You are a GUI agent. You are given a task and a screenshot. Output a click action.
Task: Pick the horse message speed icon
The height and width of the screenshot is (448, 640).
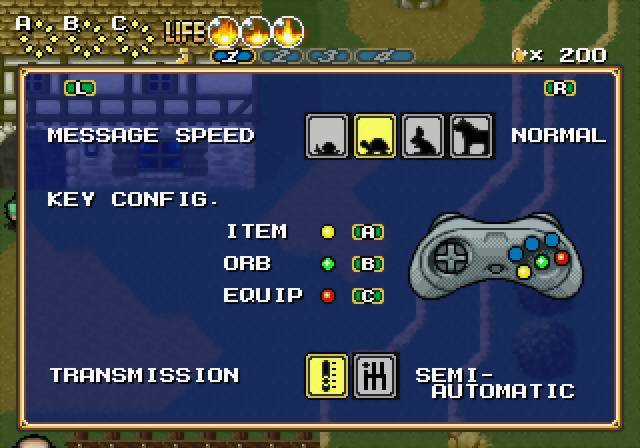(x=471, y=136)
